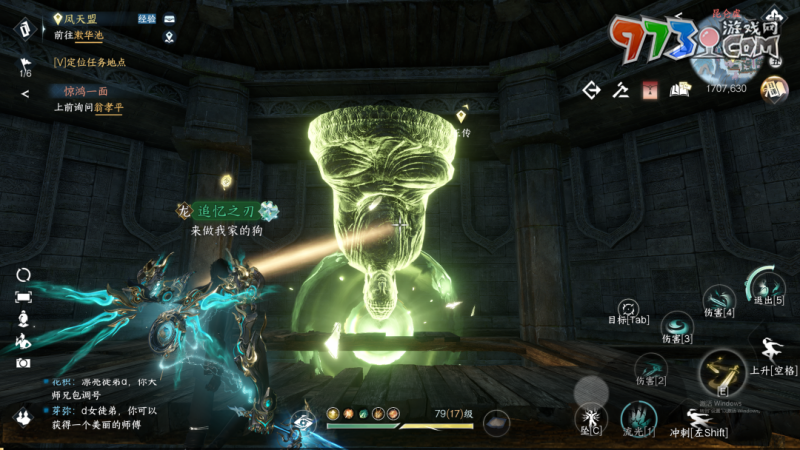Open the camera screenshot tool
The height and width of the screenshot is (450, 800).
pos(23,363)
